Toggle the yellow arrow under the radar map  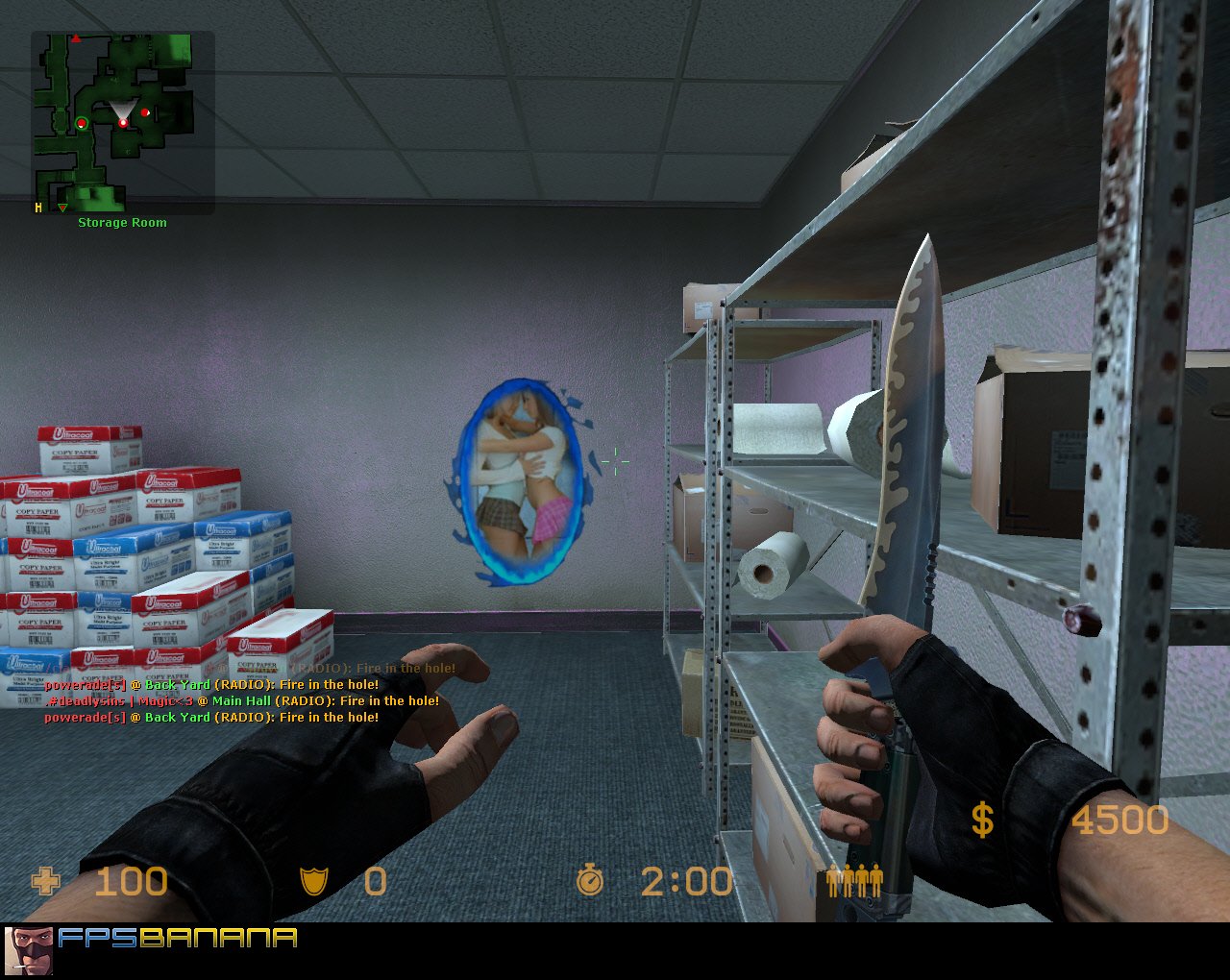coord(61,206)
